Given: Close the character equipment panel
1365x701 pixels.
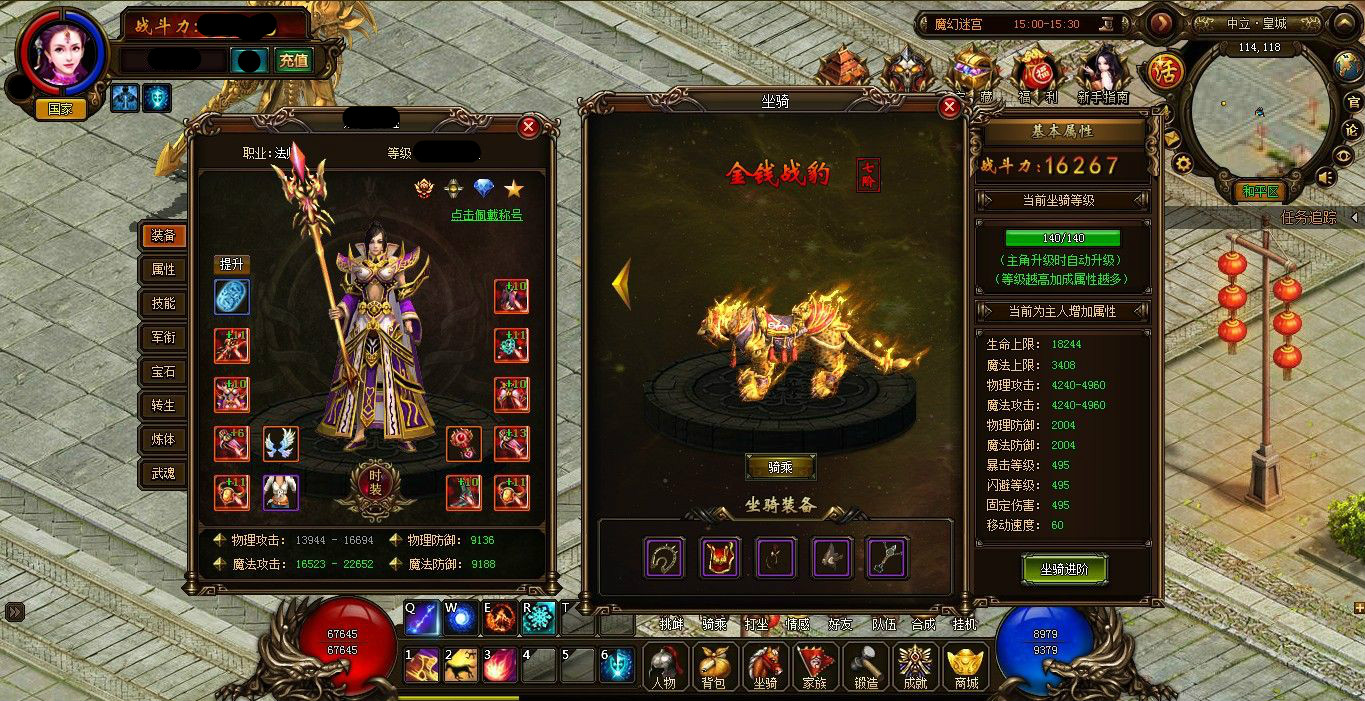Looking at the screenshot, I should pos(528,127).
